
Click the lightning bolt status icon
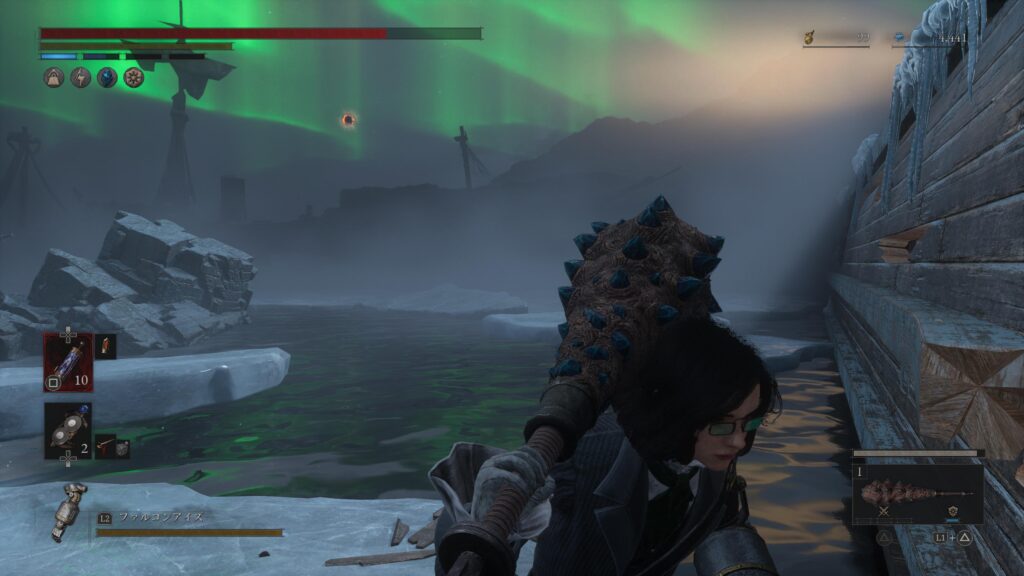click(80, 77)
